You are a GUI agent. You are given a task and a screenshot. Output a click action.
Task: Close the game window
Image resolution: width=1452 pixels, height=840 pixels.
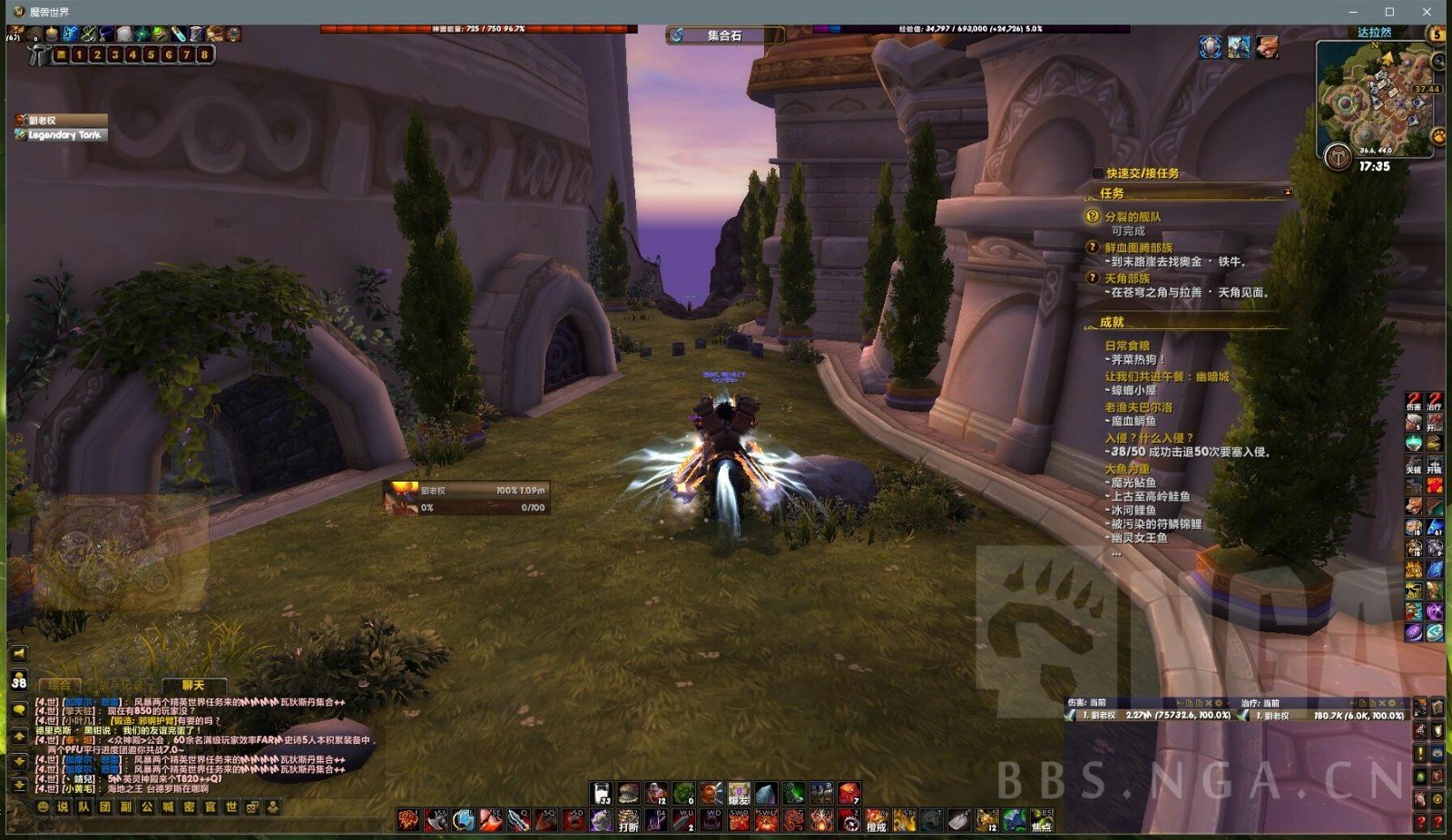pyautogui.click(x=1427, y=12)
